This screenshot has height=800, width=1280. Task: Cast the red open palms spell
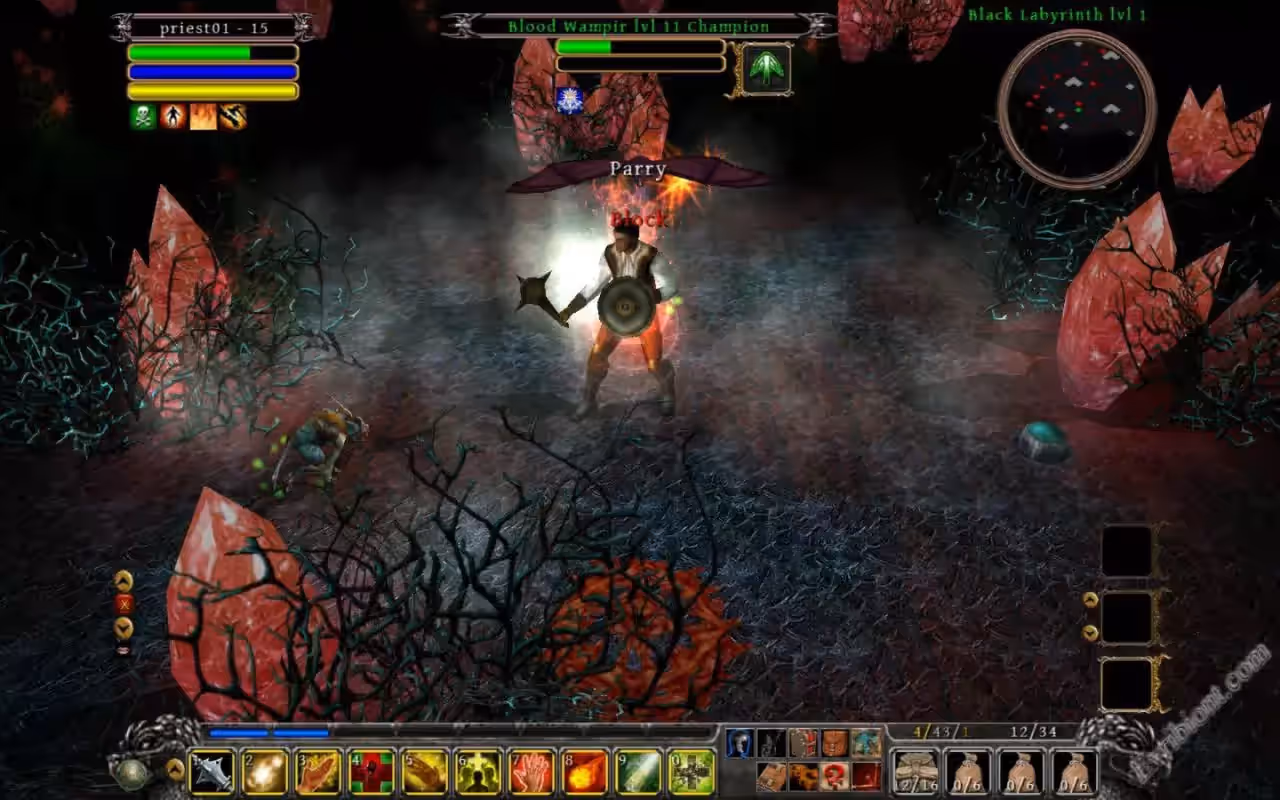531,772
